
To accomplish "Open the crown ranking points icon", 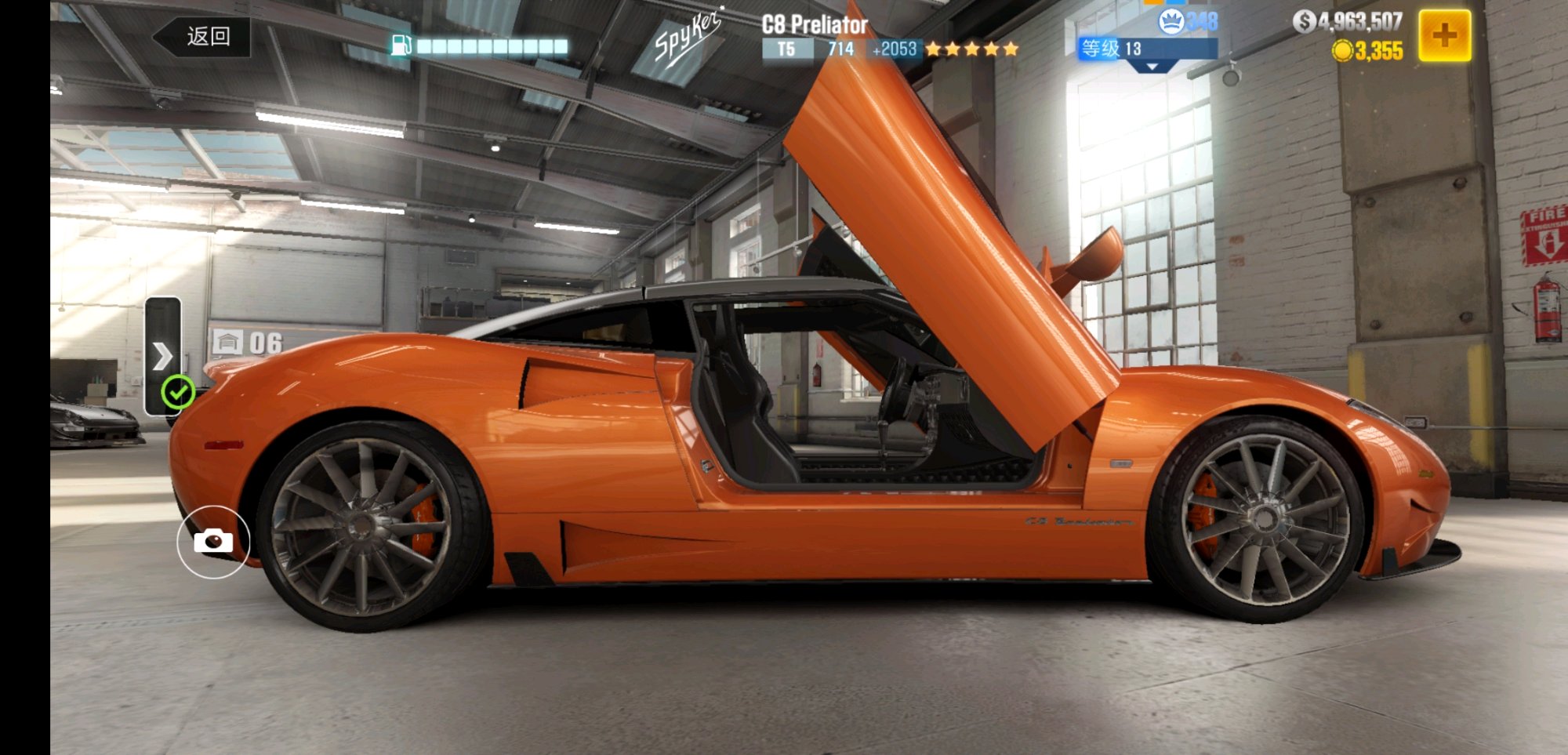I will [1171, 21].
